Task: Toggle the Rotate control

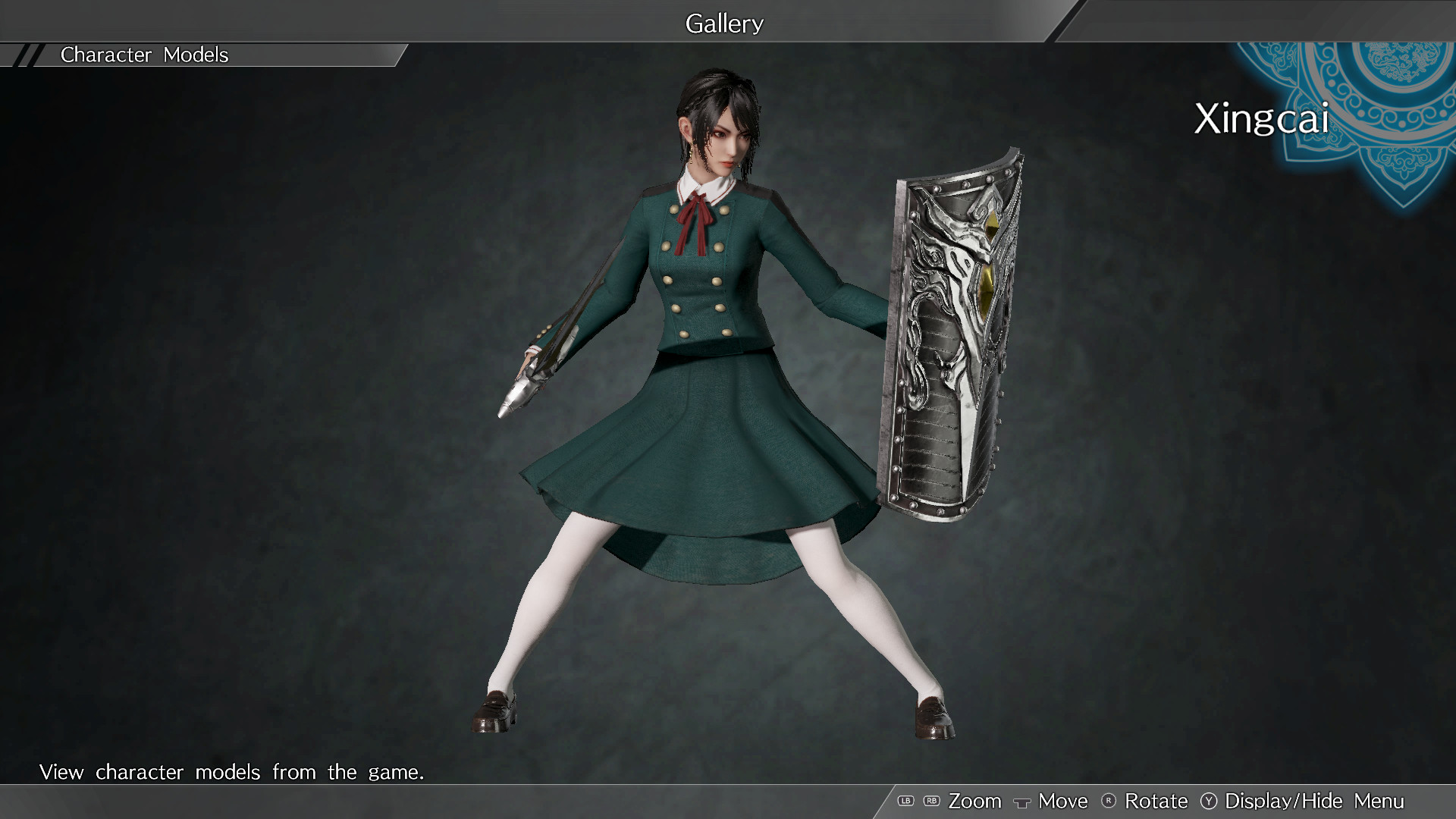Action: tap(1156, 801)
